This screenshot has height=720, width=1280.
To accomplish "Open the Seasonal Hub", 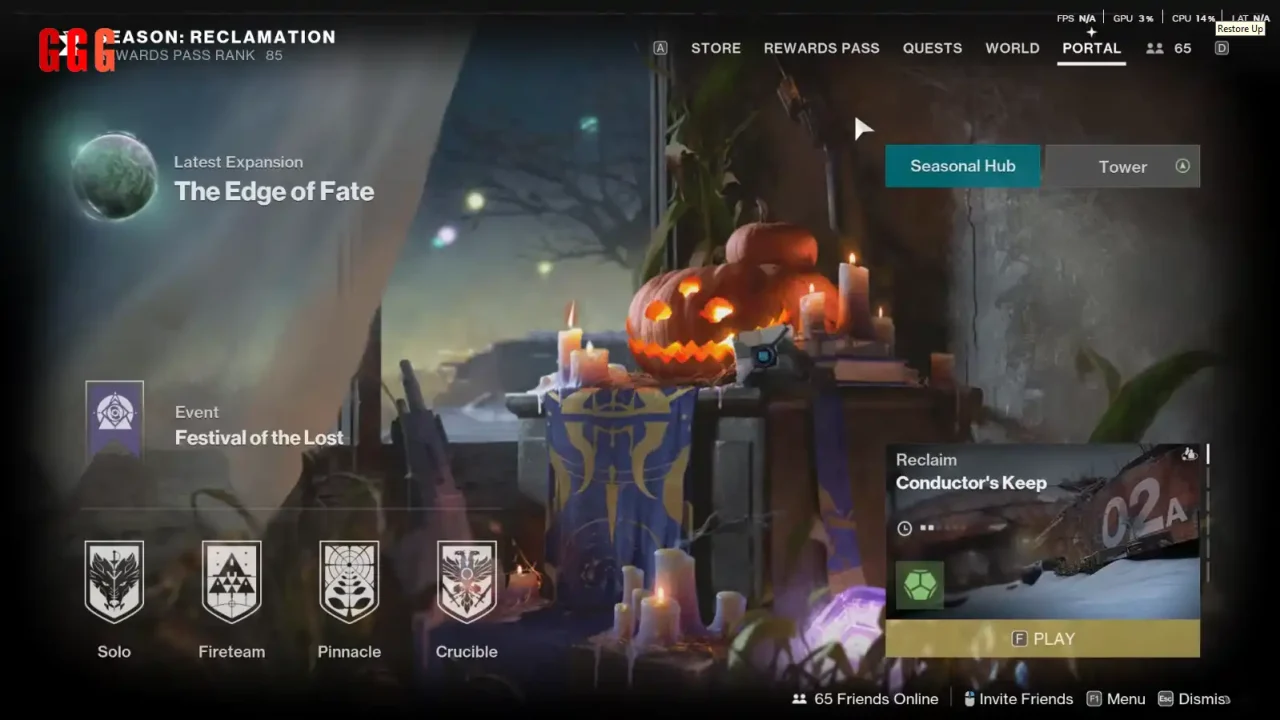I will (962, 166).
